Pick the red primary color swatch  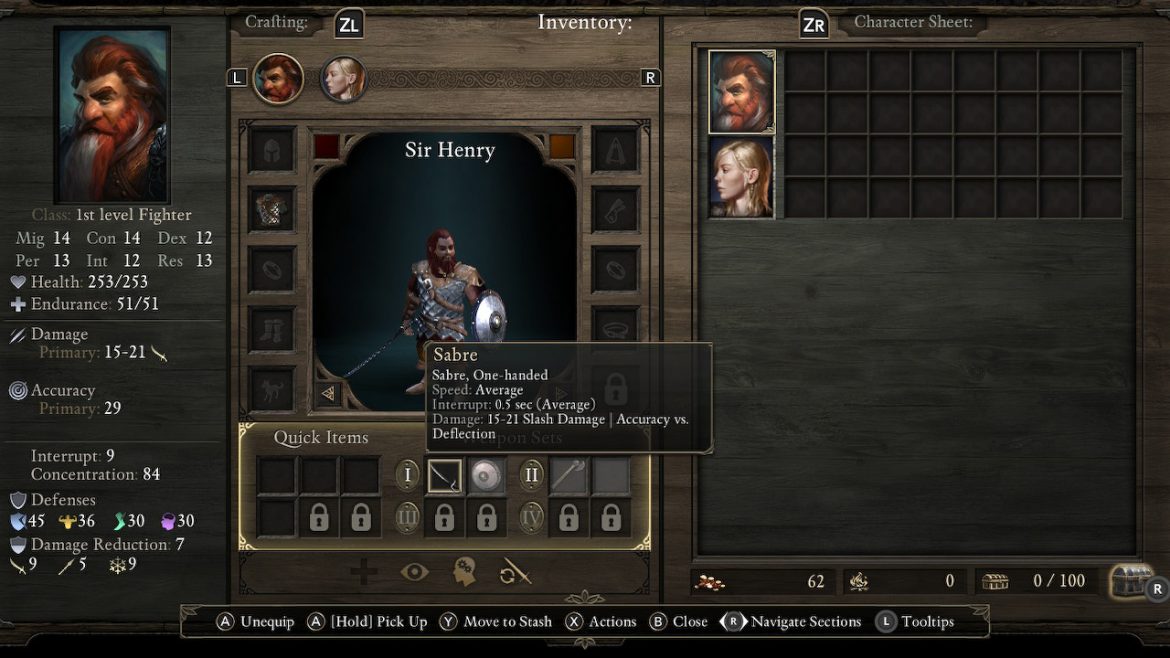(x=327, y=146)
